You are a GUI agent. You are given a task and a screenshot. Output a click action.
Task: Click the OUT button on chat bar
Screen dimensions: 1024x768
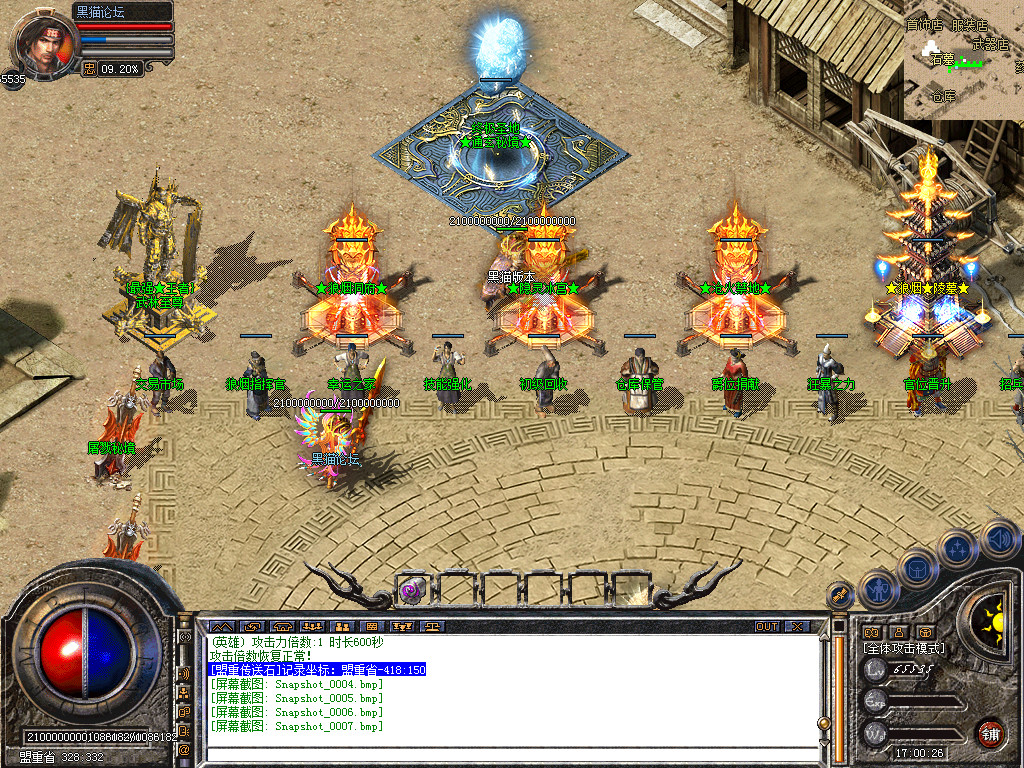coord(766,626)
